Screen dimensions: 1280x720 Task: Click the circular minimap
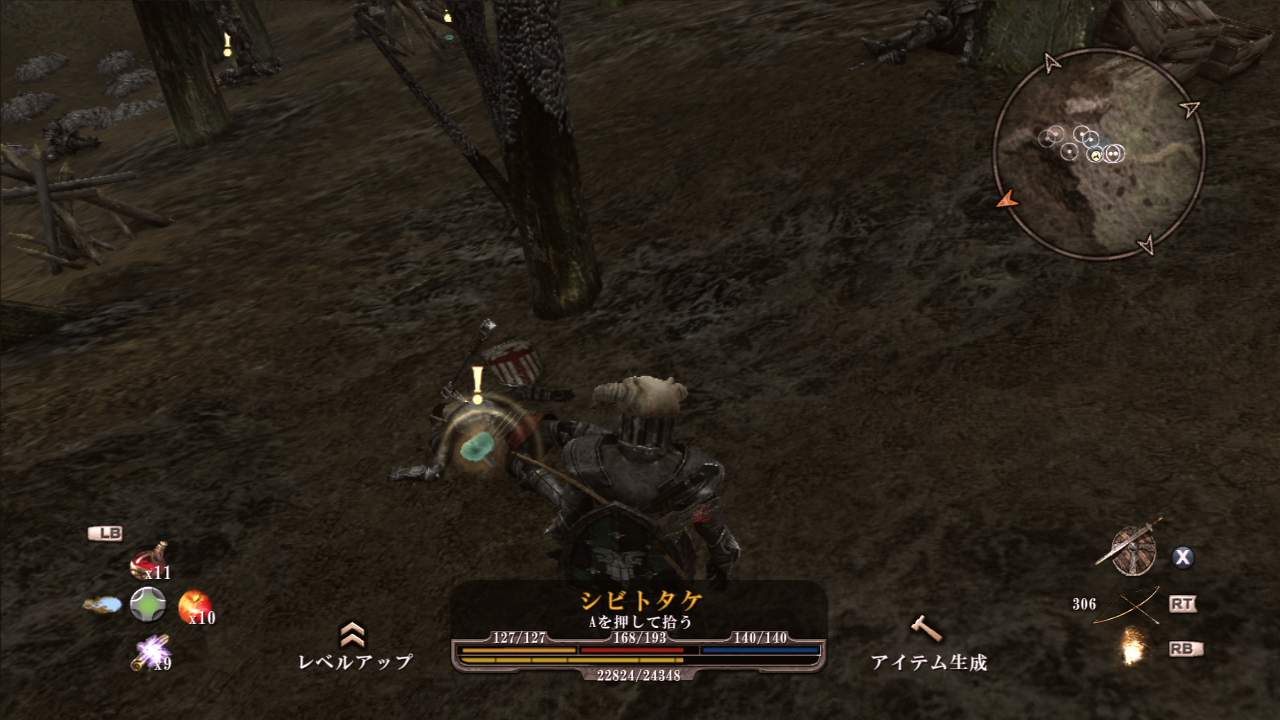coord(1098,155)
